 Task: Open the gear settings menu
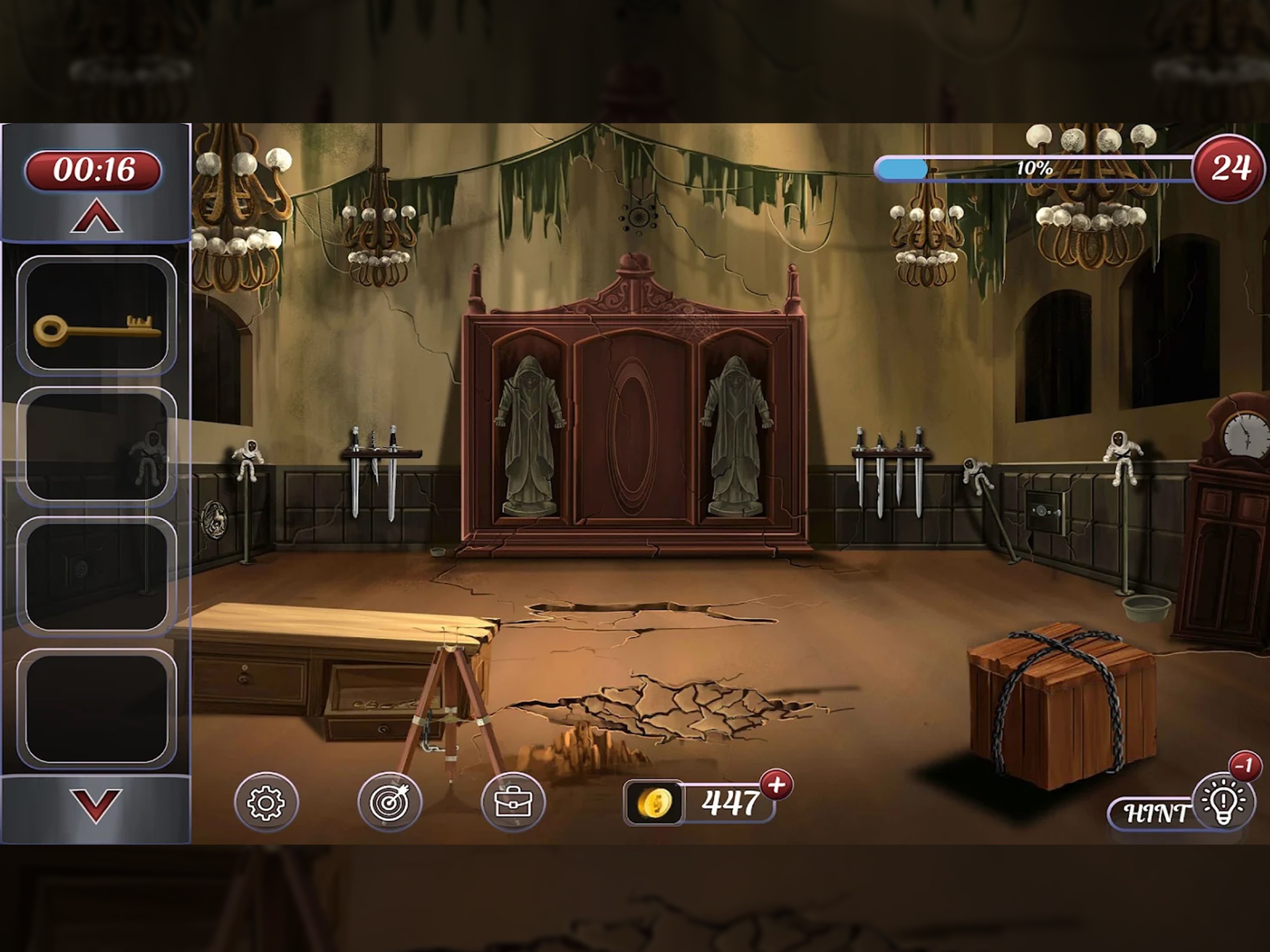coord(266,801)
